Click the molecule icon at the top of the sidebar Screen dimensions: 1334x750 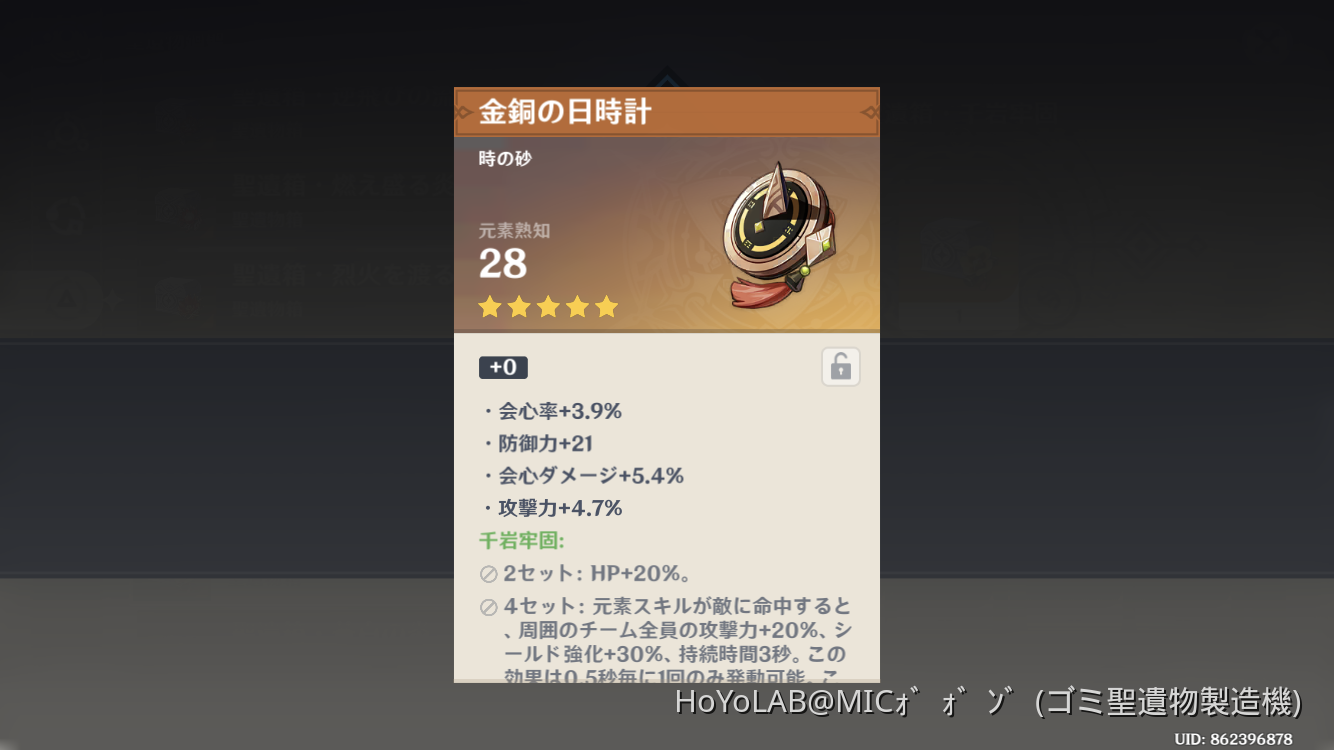coord(67,133)
